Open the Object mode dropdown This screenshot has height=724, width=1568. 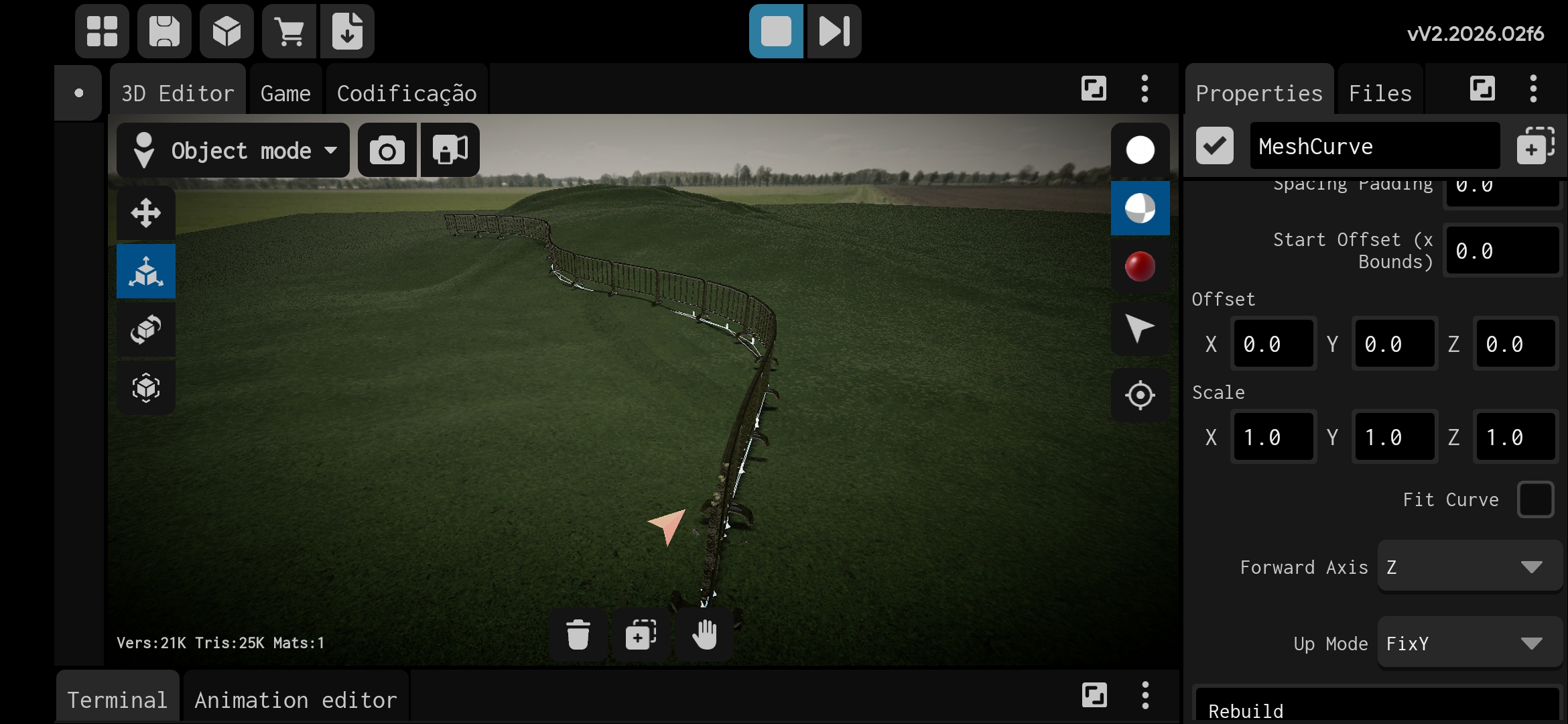pos(233,149)
